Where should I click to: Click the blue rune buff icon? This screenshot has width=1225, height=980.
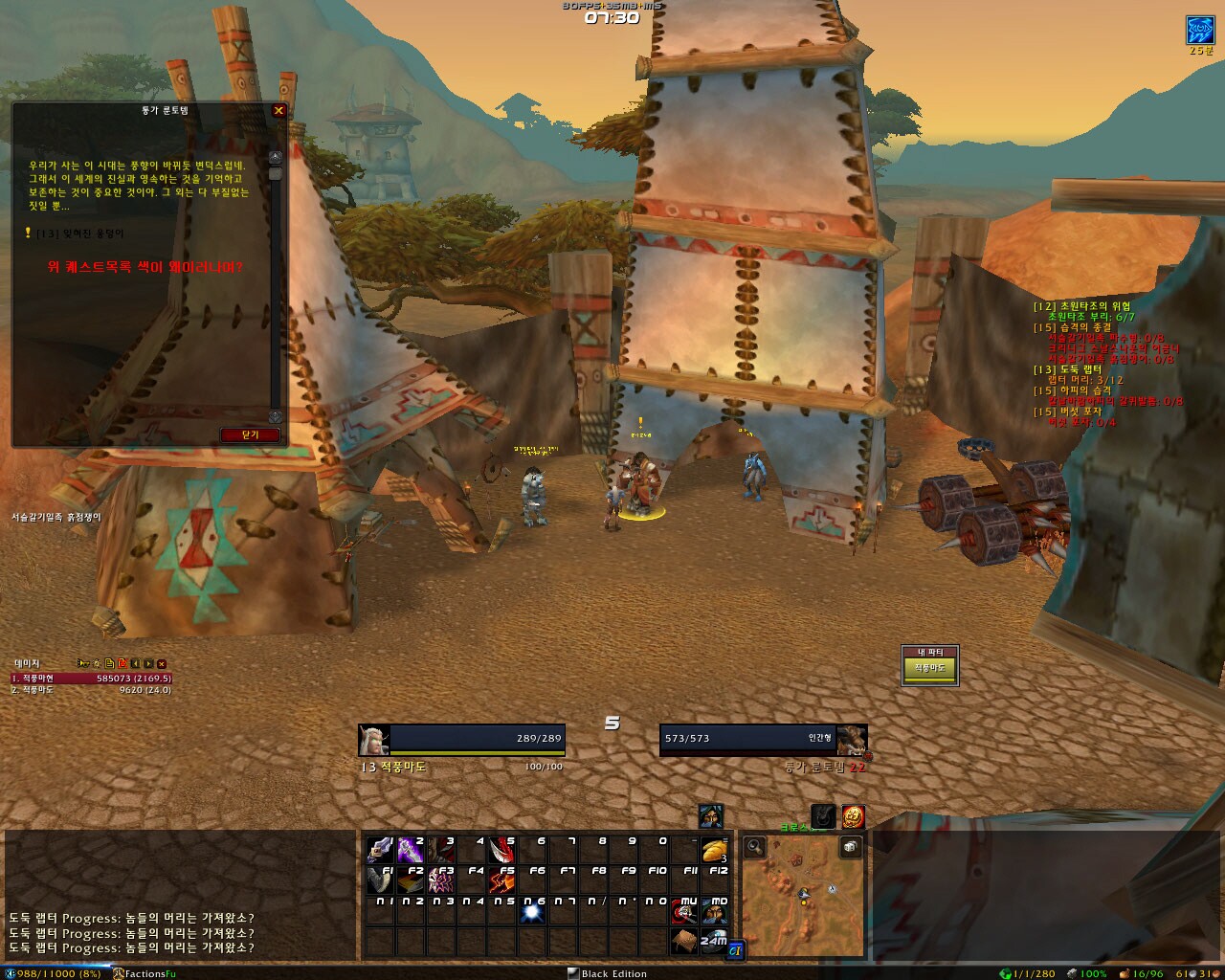click(1200, 30)
